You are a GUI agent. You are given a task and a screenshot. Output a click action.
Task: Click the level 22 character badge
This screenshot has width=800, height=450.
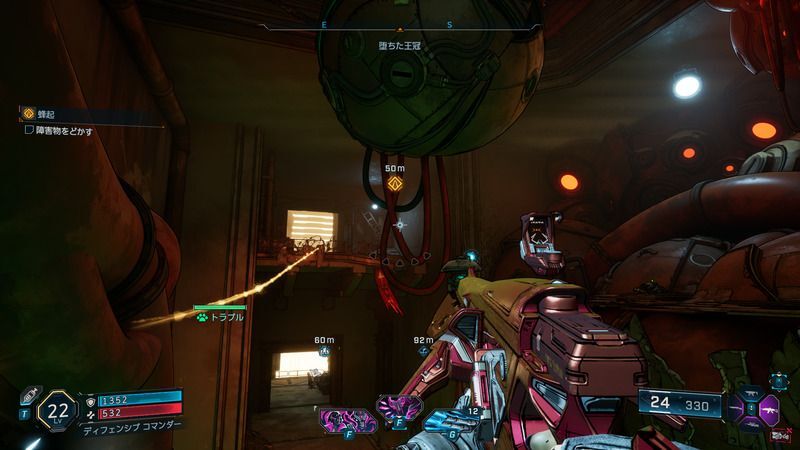click(60, 408)
